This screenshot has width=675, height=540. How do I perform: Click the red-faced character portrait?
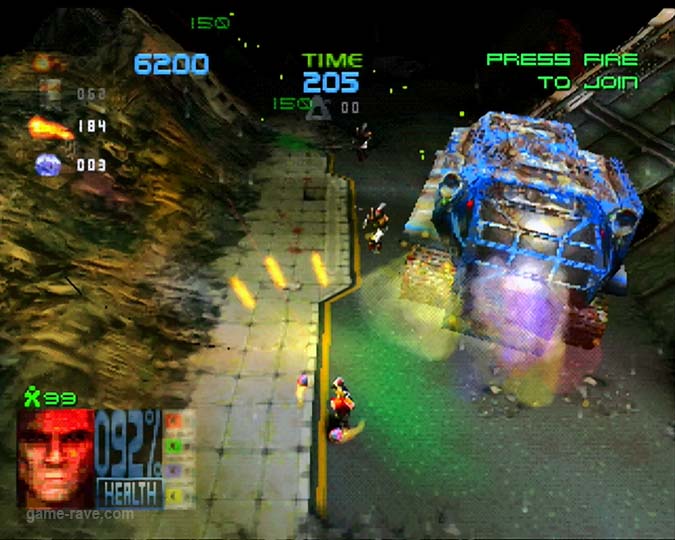(x=55, y=458)
